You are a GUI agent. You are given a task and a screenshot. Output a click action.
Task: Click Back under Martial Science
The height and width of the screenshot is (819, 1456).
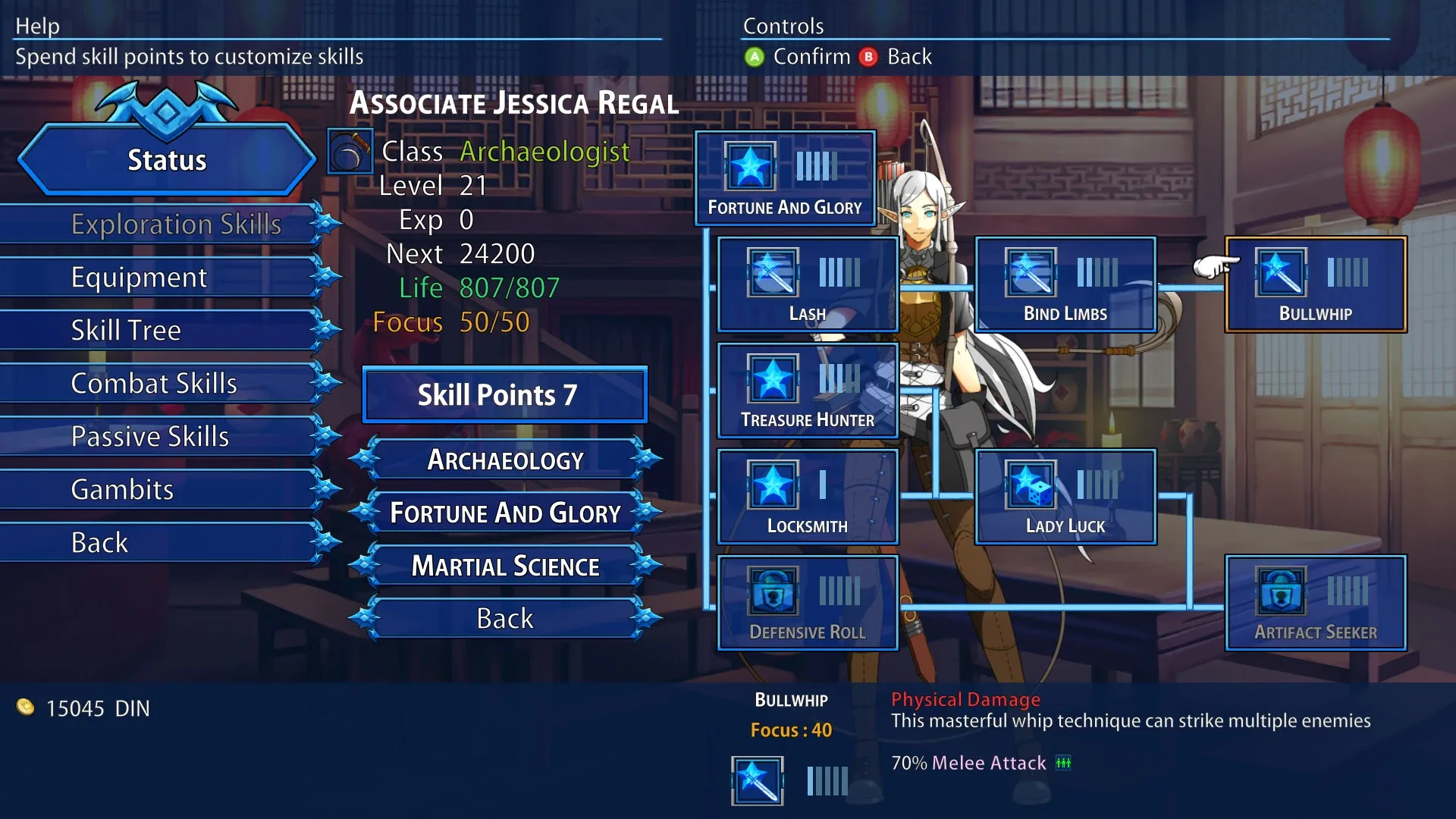505,619
